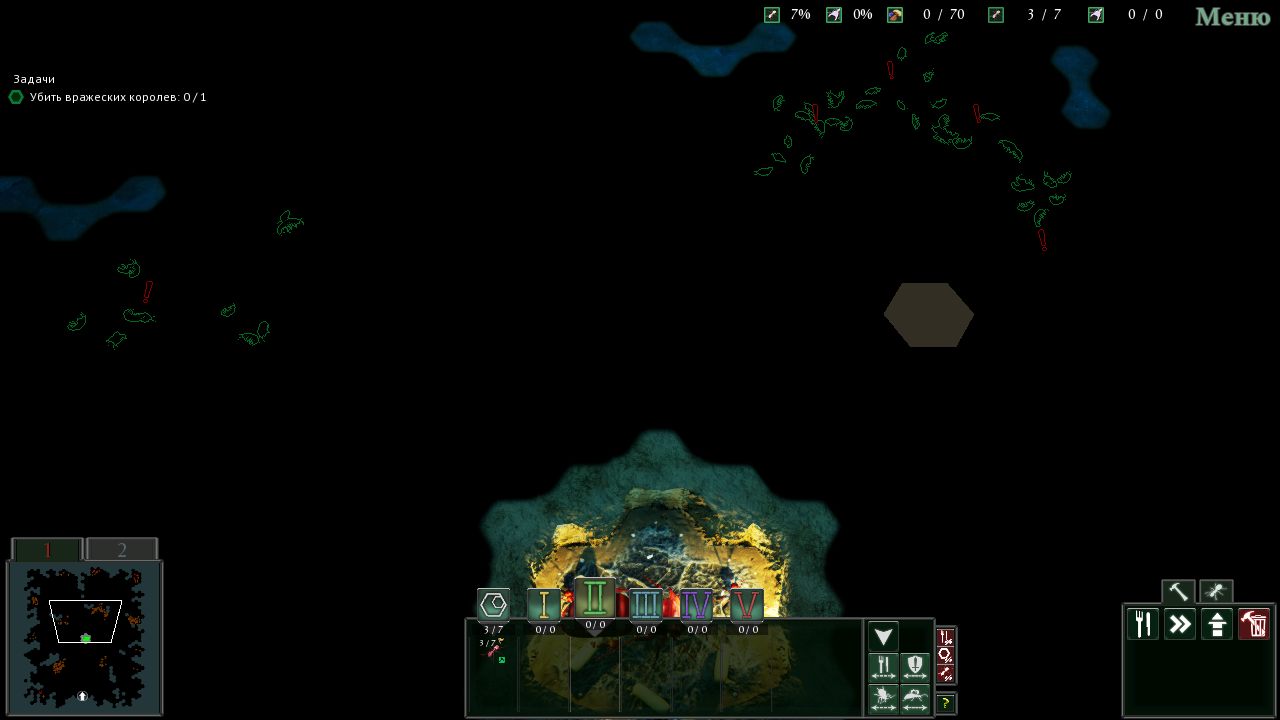Toggle the food-gathering behavior icon with arrows
Viewport: 1280px width, 720px height.
click(882, 665)
